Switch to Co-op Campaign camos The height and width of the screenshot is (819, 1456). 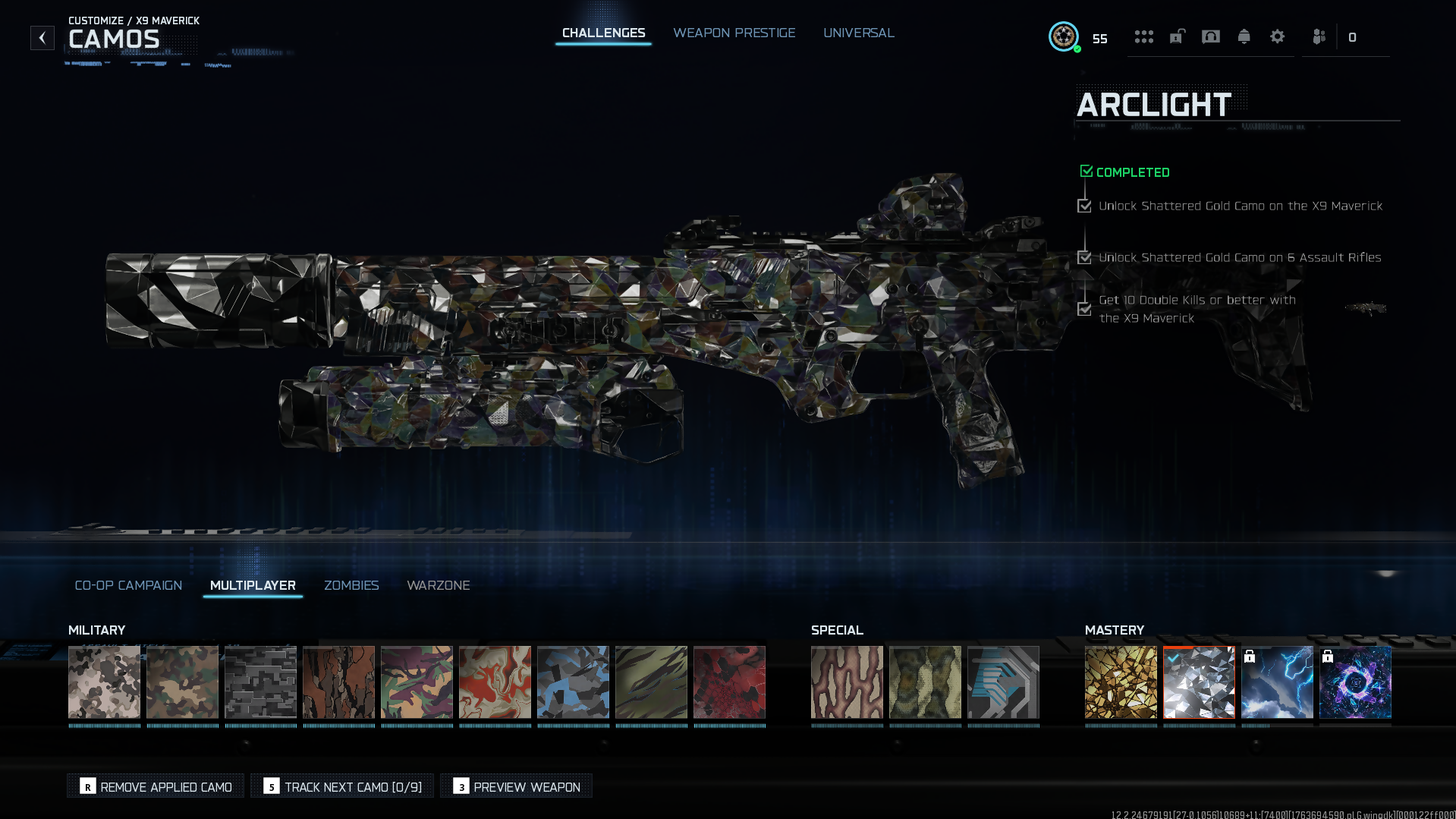[128, 585]
